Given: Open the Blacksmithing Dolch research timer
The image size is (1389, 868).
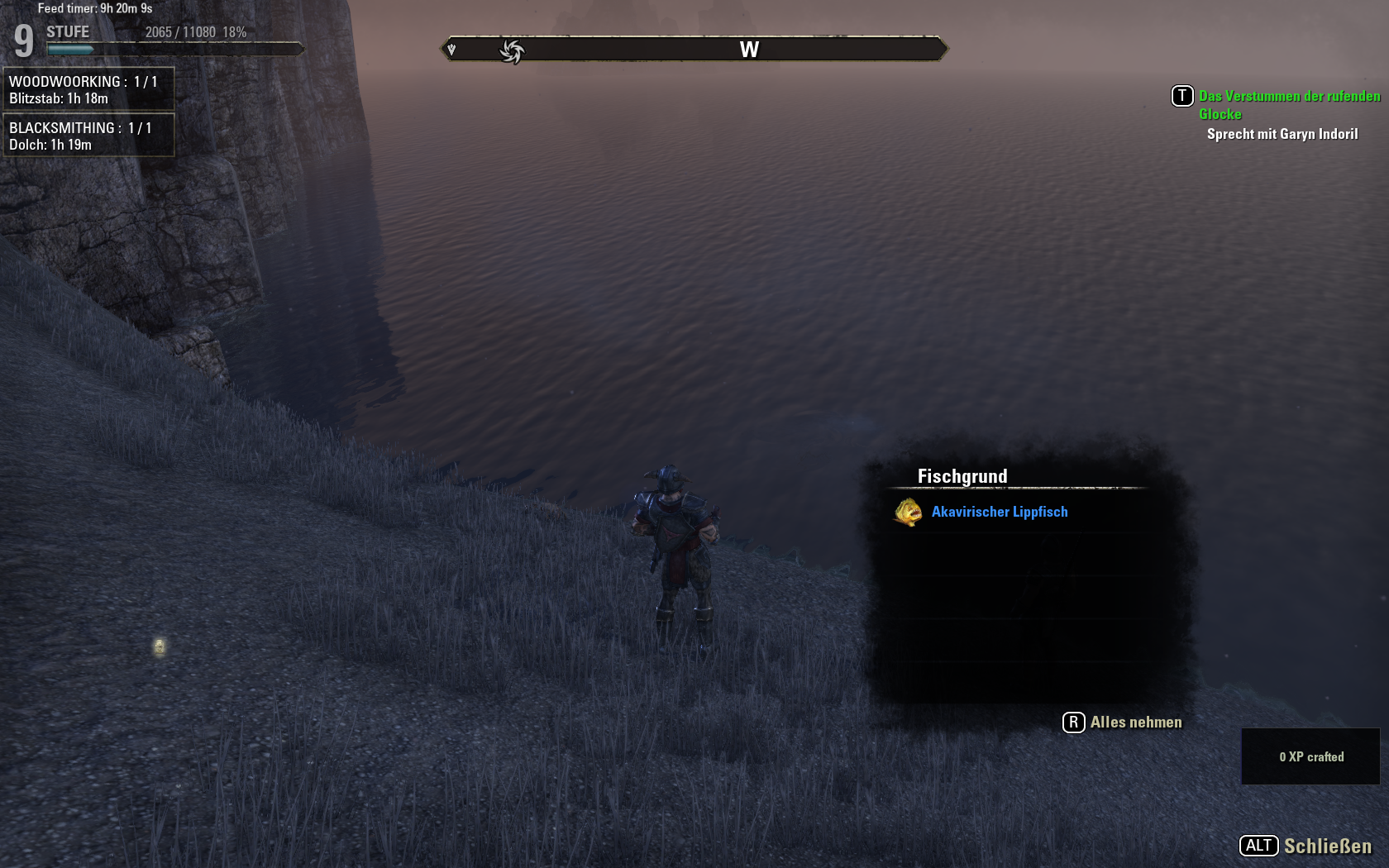Looking at the screenshot, I should (x=88, y=136).
